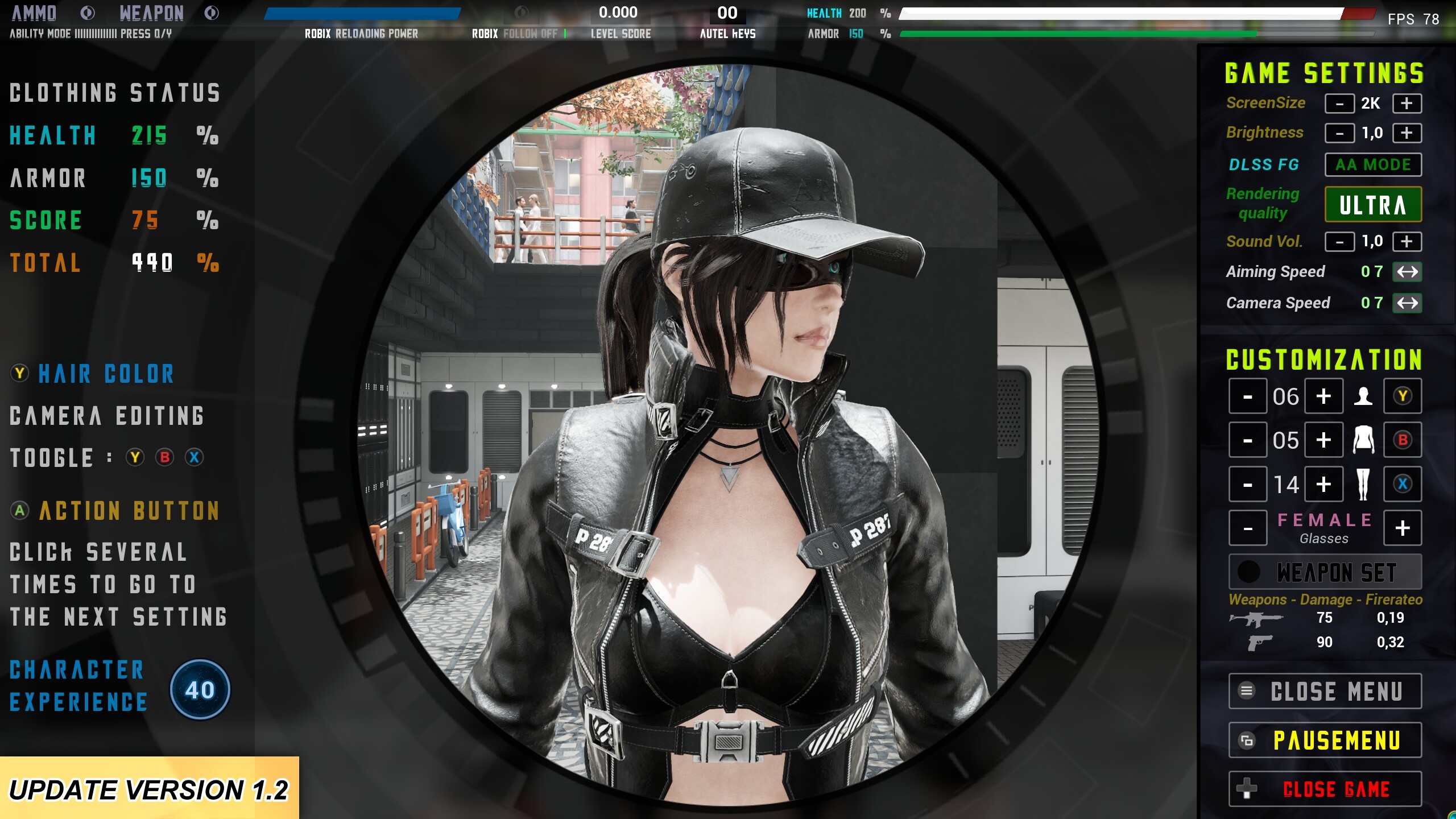Open the PAUSEMENU
The height and width of the screenshot is (819, 1456).
[x=1324, y=739]
